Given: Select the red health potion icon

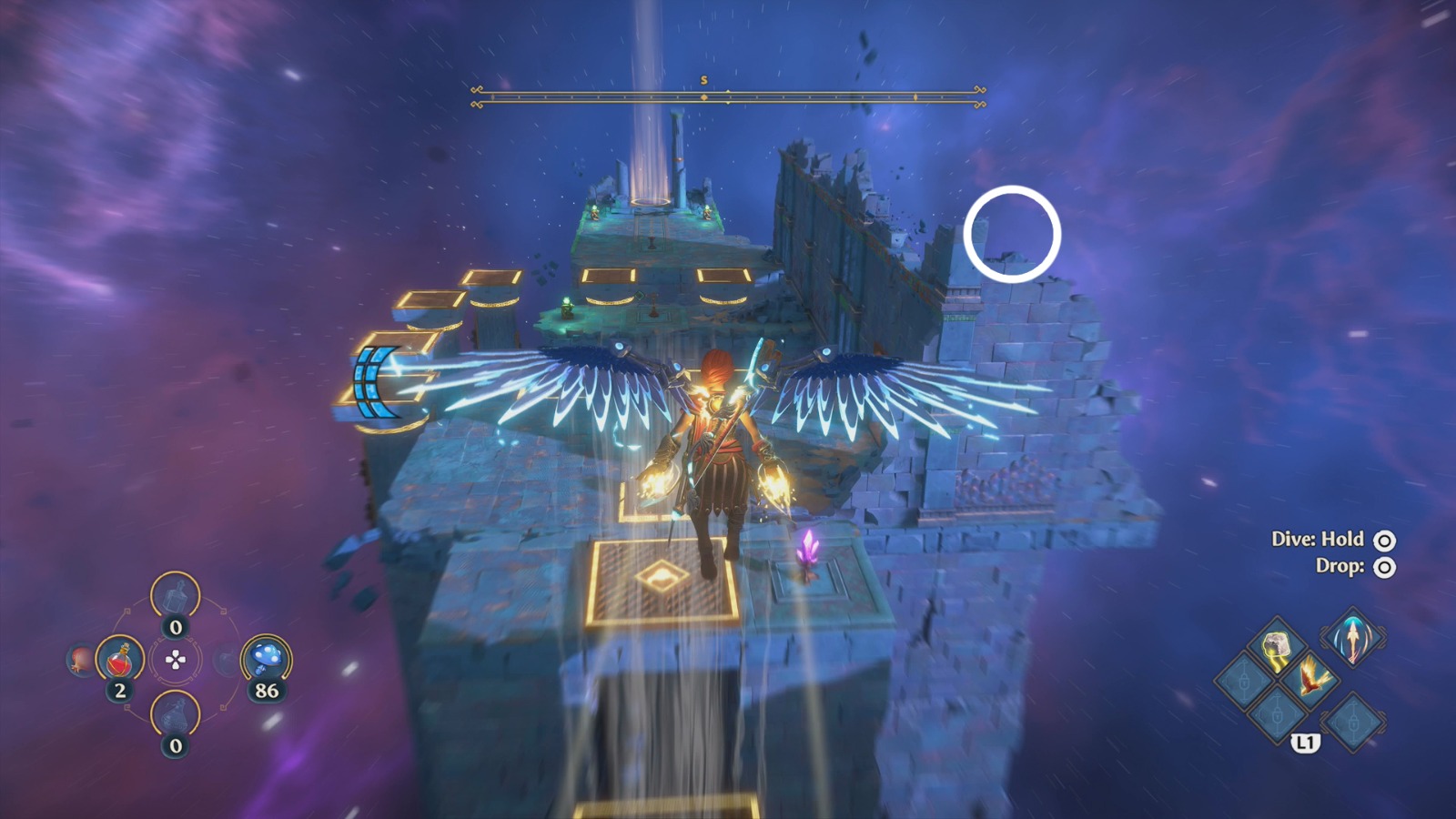Looking at the screenshot, I should coord(117,660).
